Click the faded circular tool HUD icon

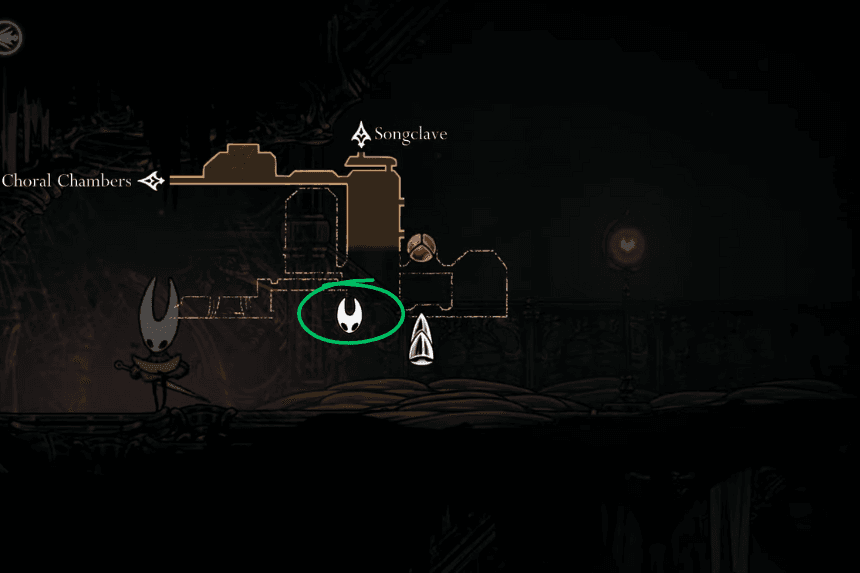9,38
